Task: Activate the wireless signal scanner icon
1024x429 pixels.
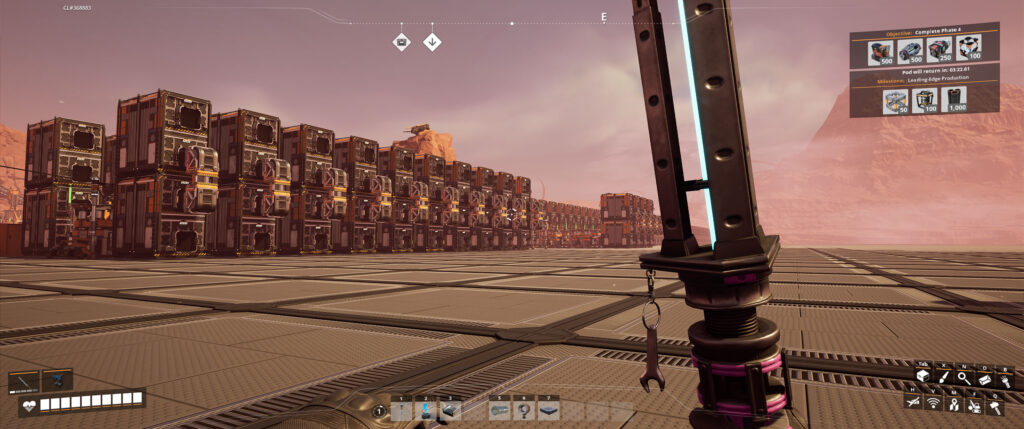Action: pyautogui.click(x=934, y=402)
